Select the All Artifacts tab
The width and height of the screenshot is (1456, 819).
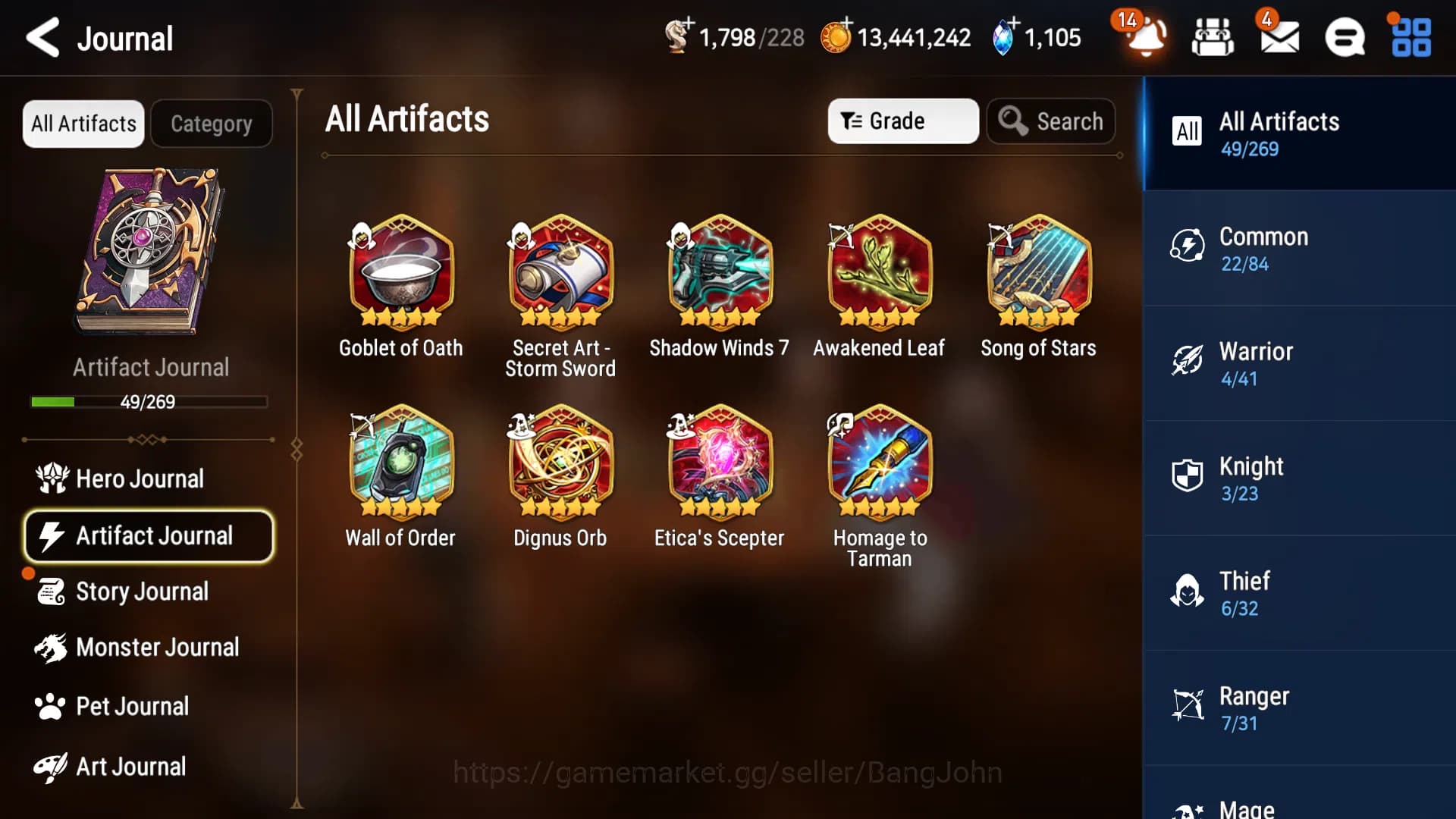coord(83,123)
